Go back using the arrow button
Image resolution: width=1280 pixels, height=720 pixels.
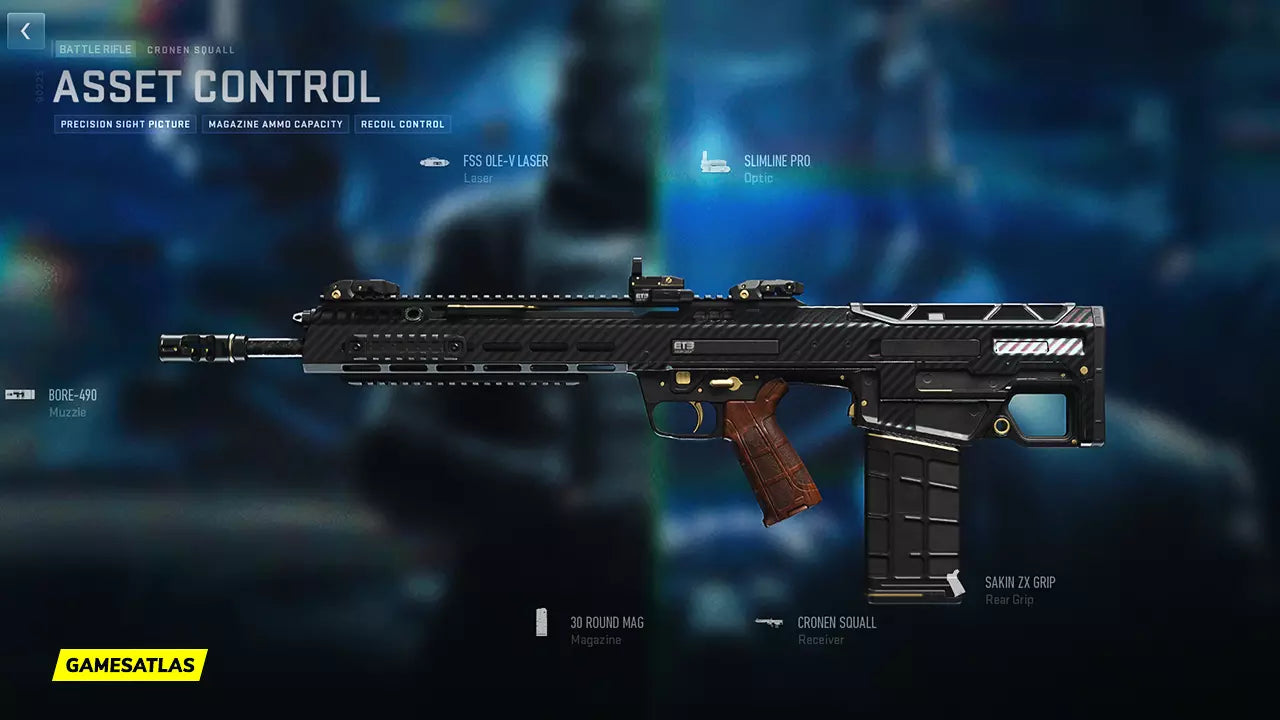tap(26, 31)
